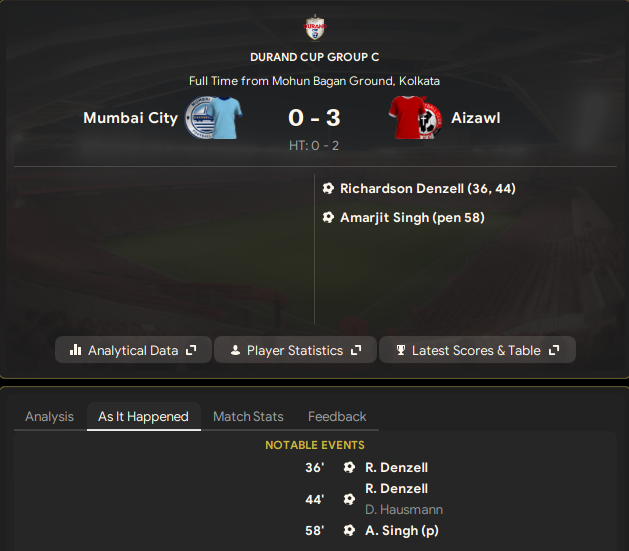Show Latest Scores & Table

477,350
